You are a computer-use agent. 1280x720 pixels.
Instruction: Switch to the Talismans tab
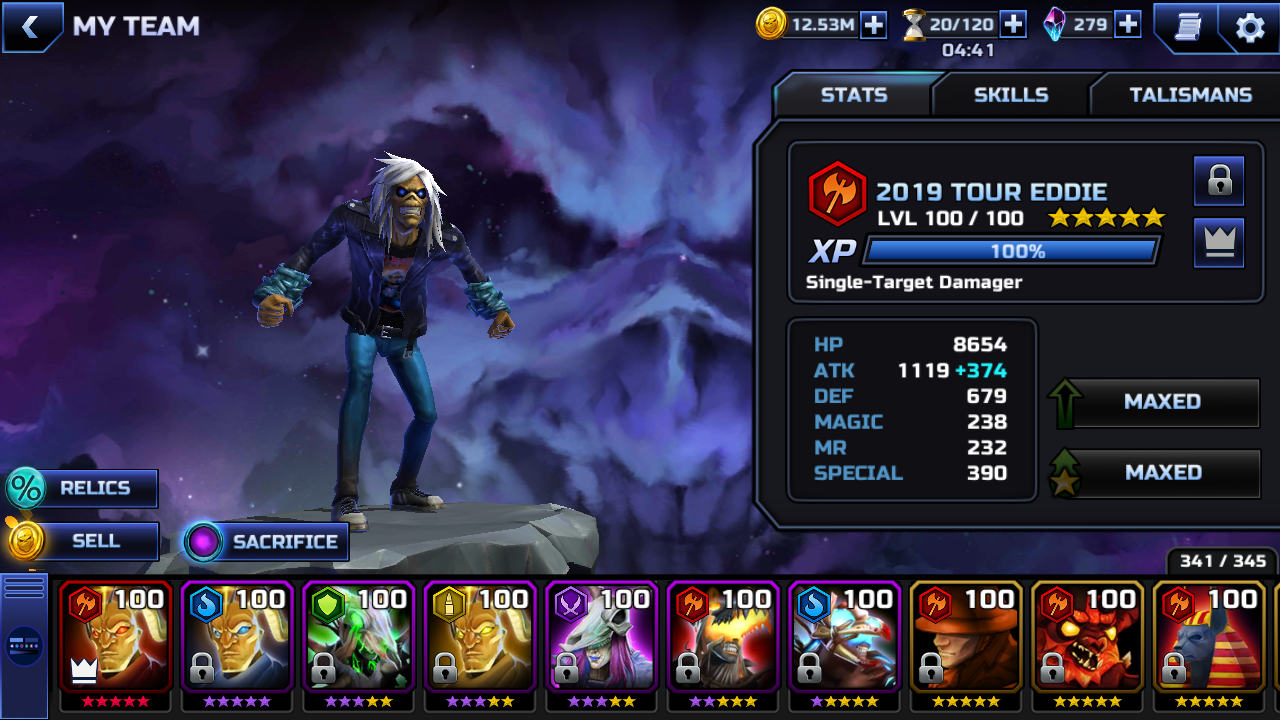tap(1190, 95)
